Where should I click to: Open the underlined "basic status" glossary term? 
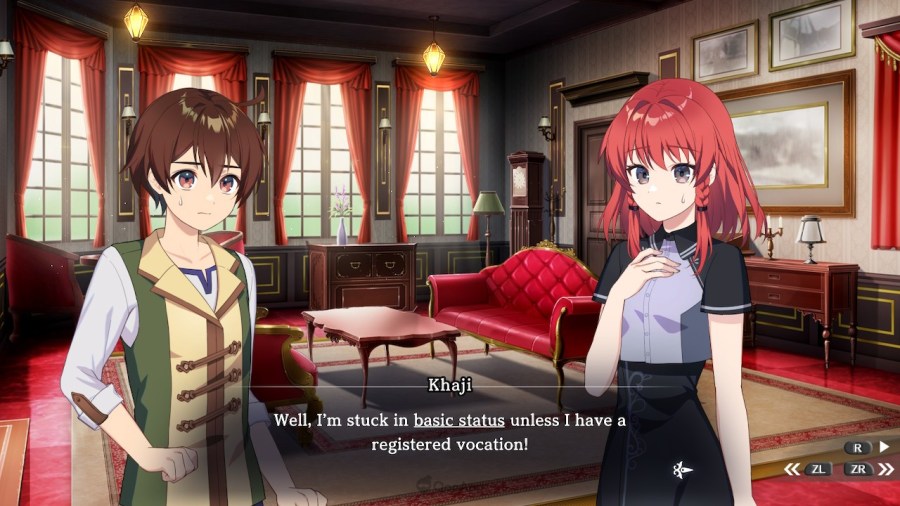pos(459,420)
